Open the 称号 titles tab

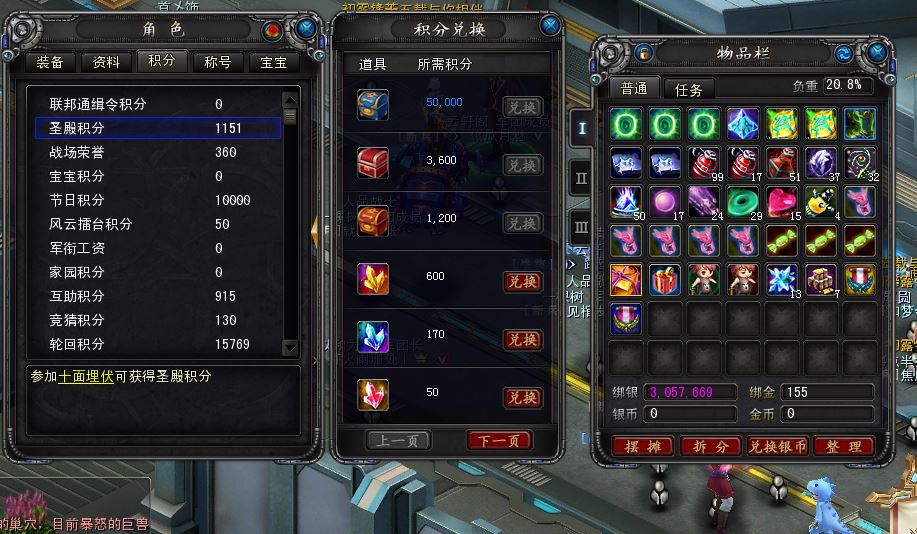[217, 62]
